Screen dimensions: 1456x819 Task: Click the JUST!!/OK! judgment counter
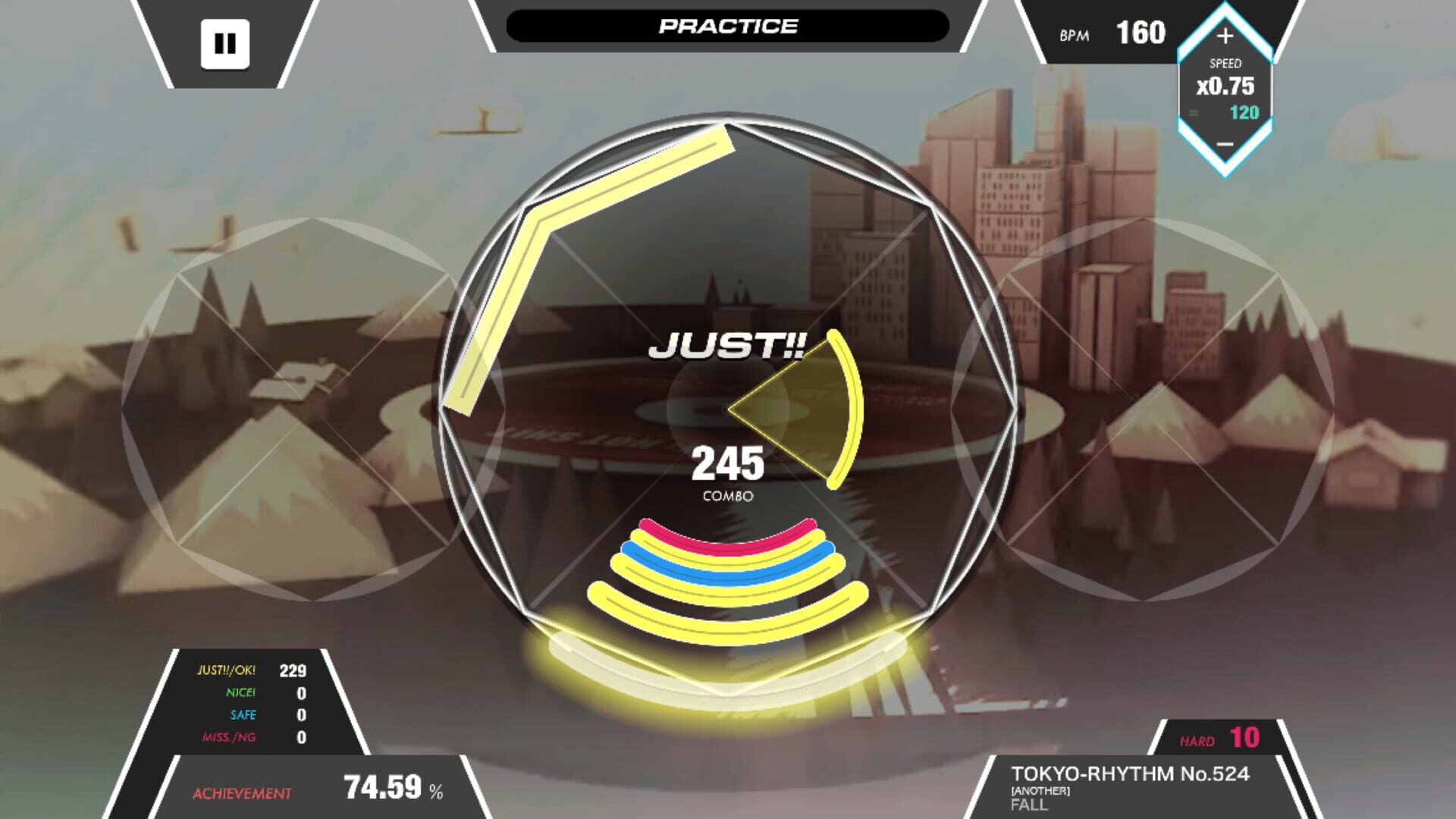258,670
